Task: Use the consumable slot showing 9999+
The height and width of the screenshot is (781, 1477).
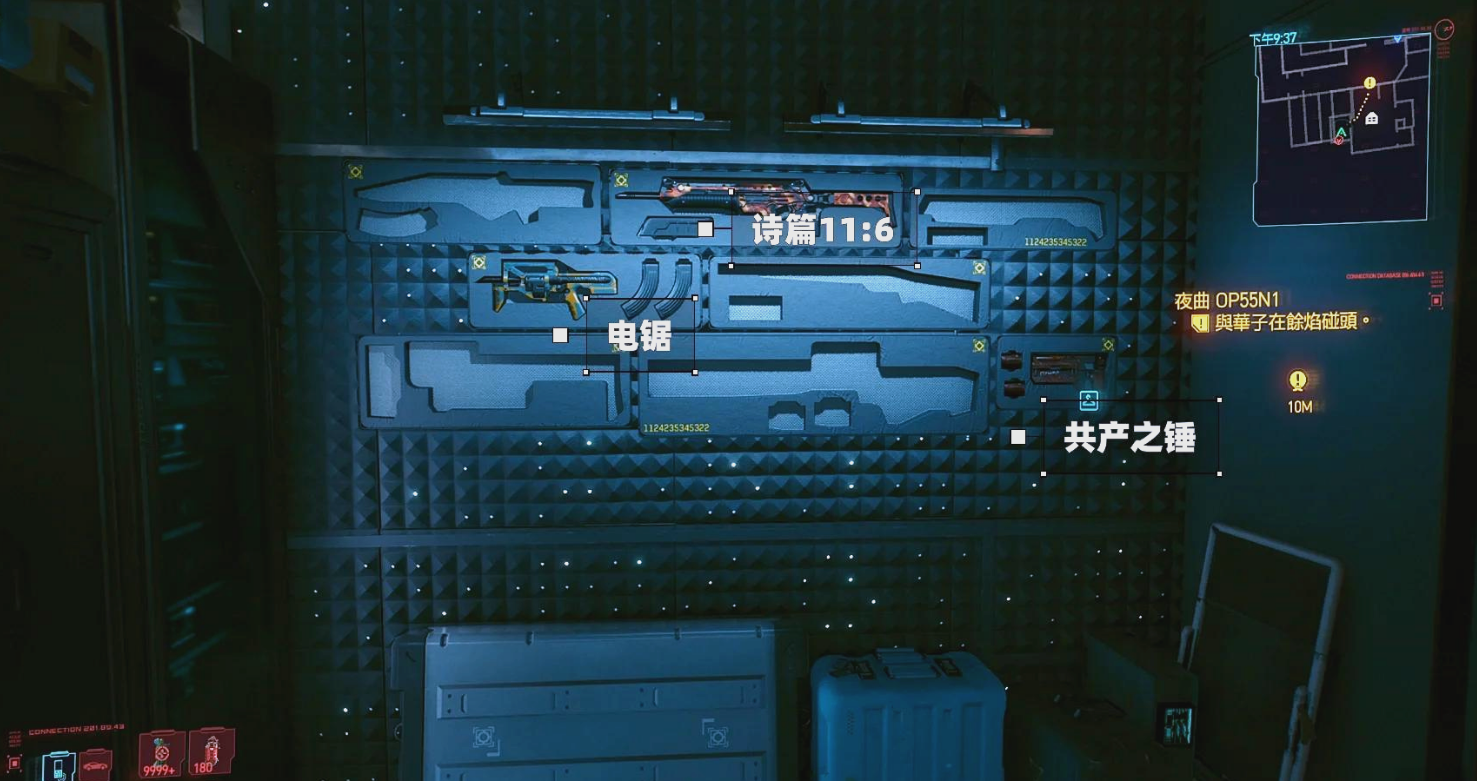Action: pos(160,755)
